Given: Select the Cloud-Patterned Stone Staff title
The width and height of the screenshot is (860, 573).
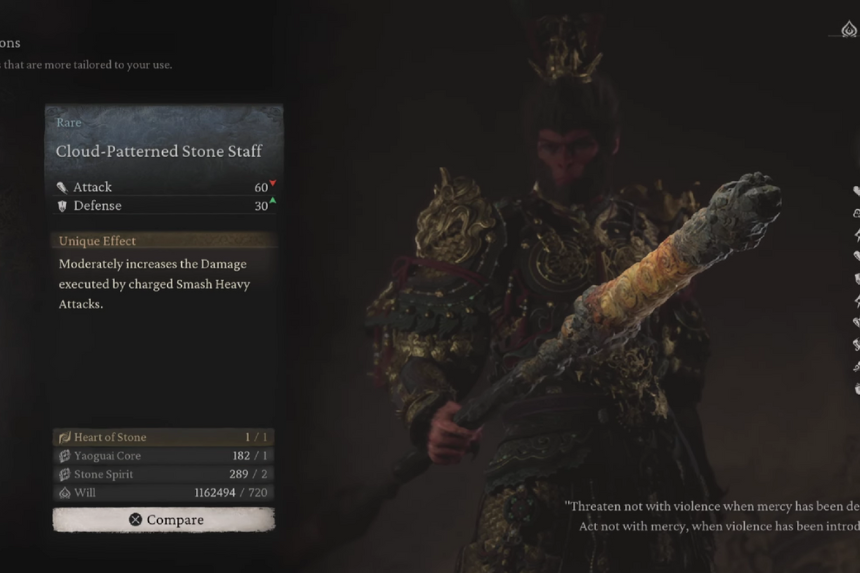Looking at the screenshot, I should [x=159, y=151].
